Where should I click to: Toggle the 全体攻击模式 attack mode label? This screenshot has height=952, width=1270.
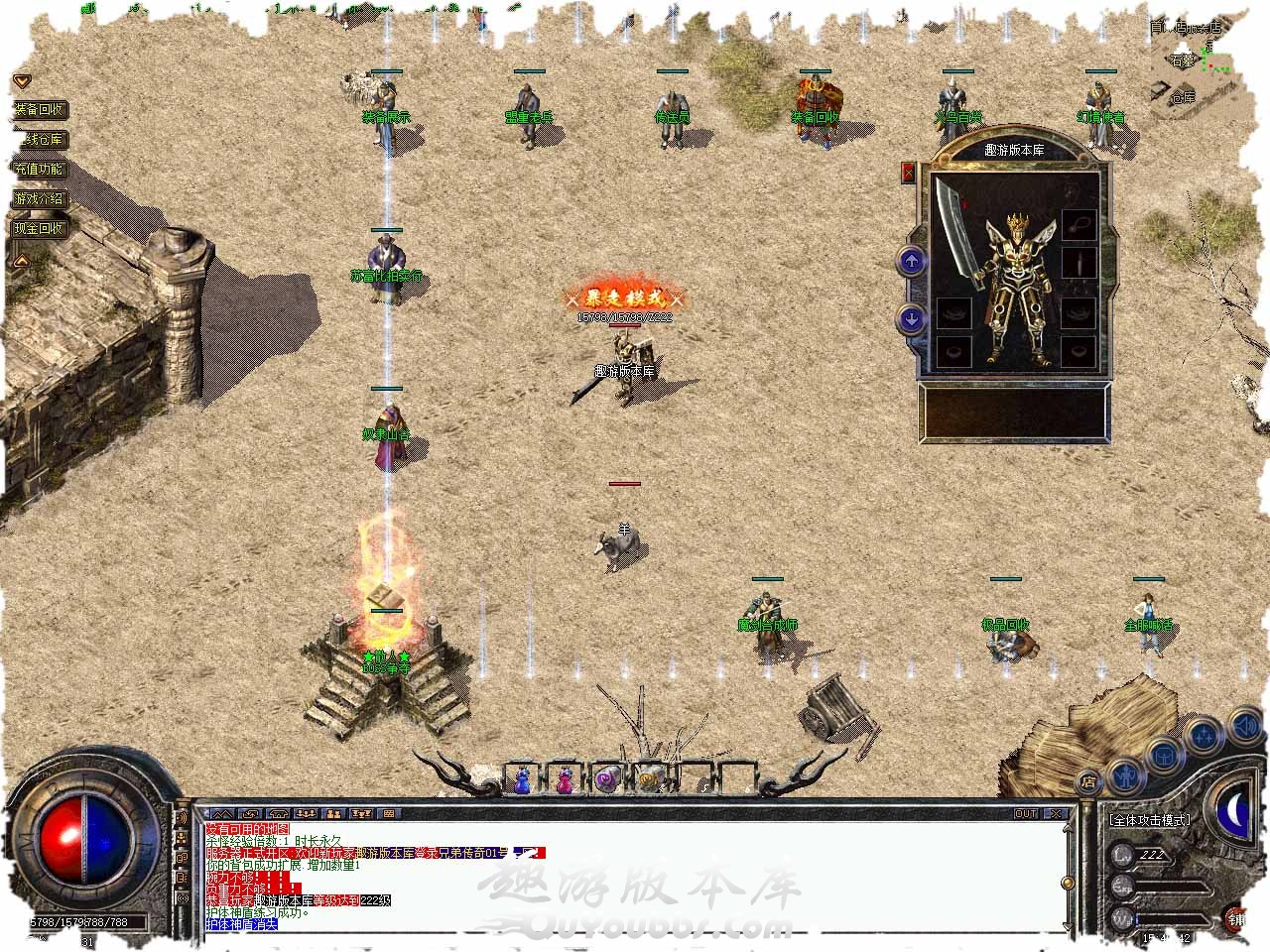point(1149,821)
